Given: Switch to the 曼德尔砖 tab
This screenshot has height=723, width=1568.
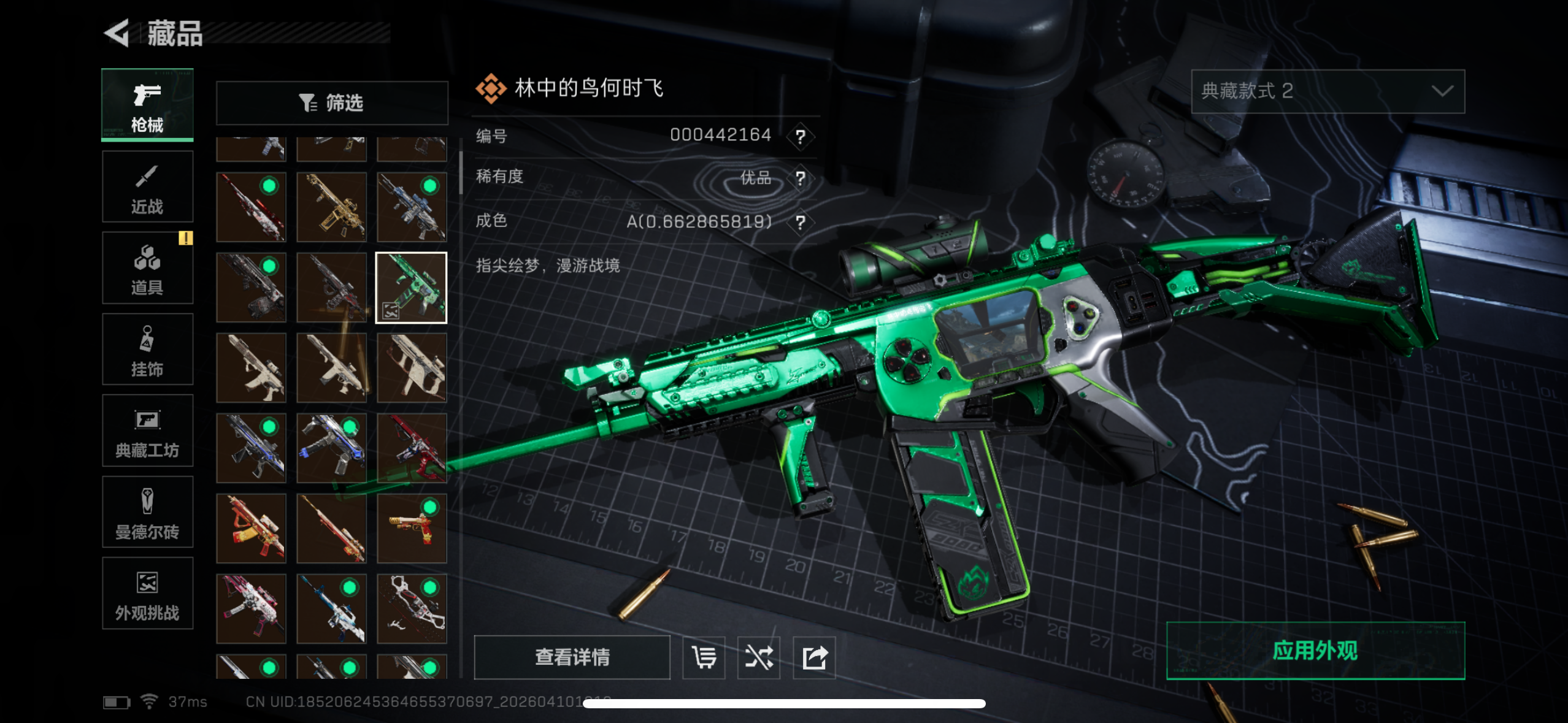Looking at the screenshot, I should 147,512.
